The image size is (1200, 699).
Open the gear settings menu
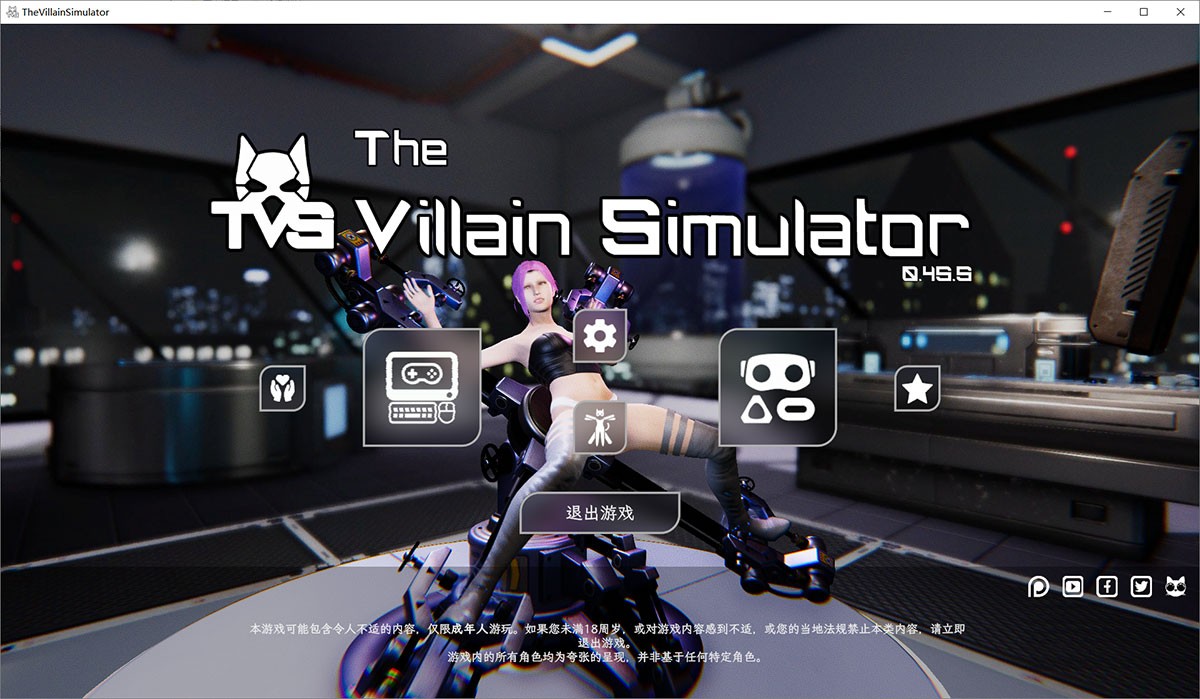(x=600, y=336)
